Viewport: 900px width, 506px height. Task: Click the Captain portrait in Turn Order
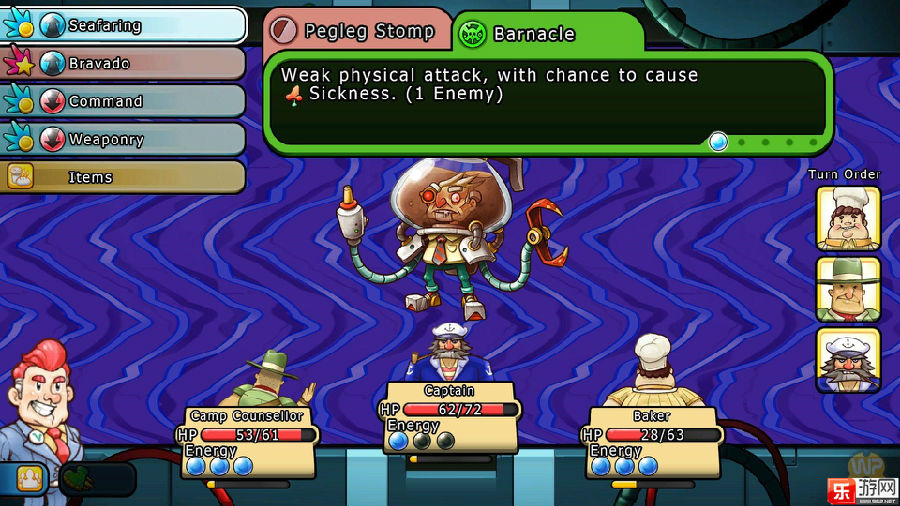point(848,359)
